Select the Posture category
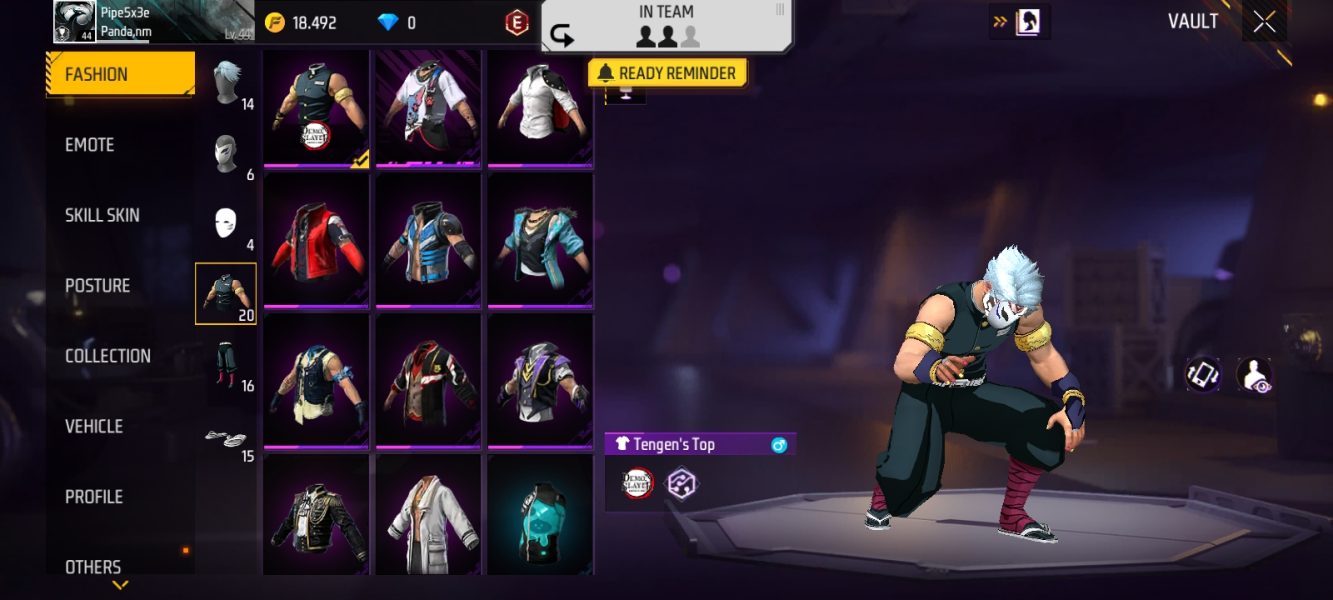This screenshot has width=1333, height=600. (x=97, y=286)
